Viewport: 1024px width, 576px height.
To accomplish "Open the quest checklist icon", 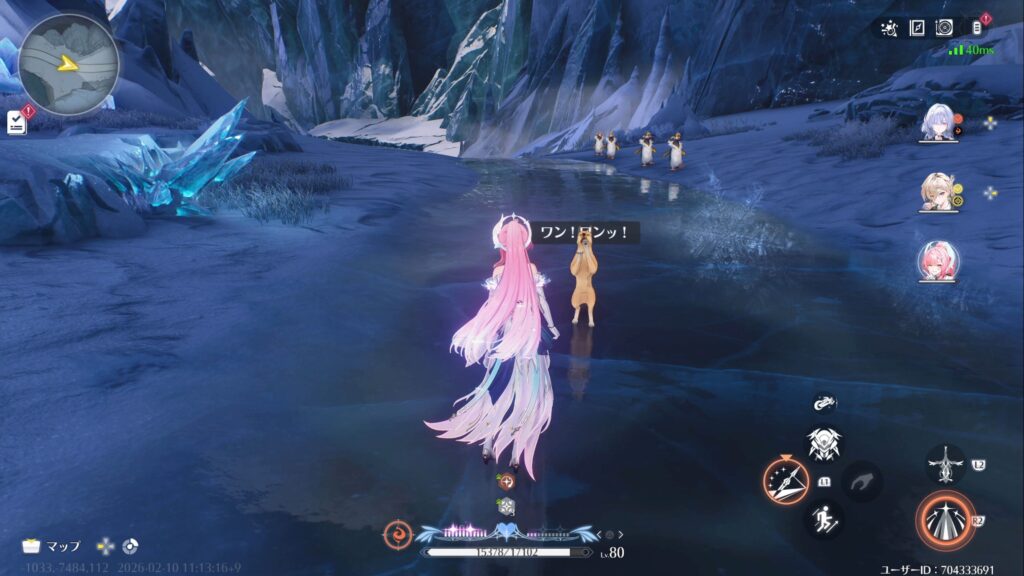I will 16,121.
